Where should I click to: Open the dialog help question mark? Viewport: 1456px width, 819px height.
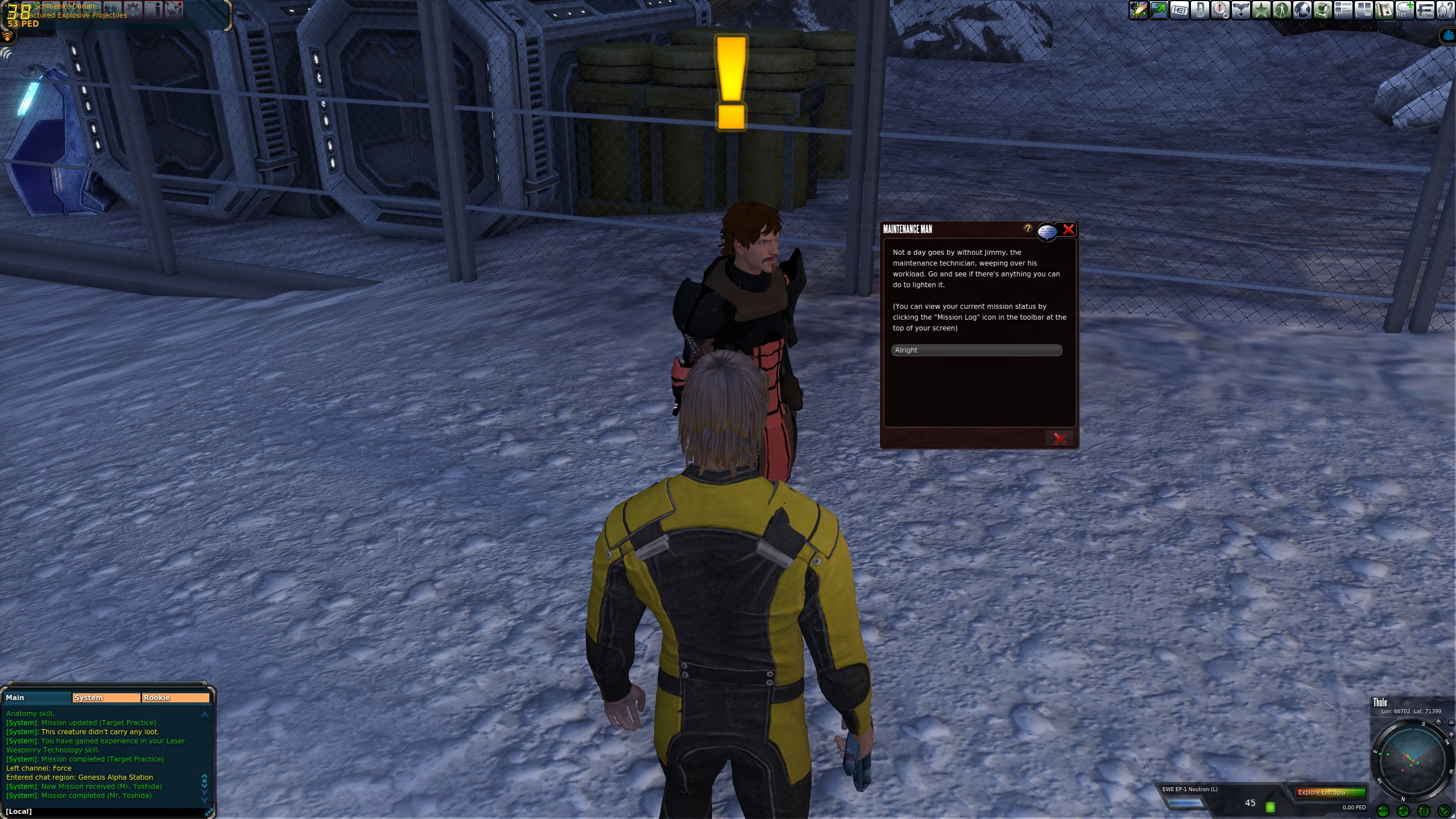(1028, 229)
